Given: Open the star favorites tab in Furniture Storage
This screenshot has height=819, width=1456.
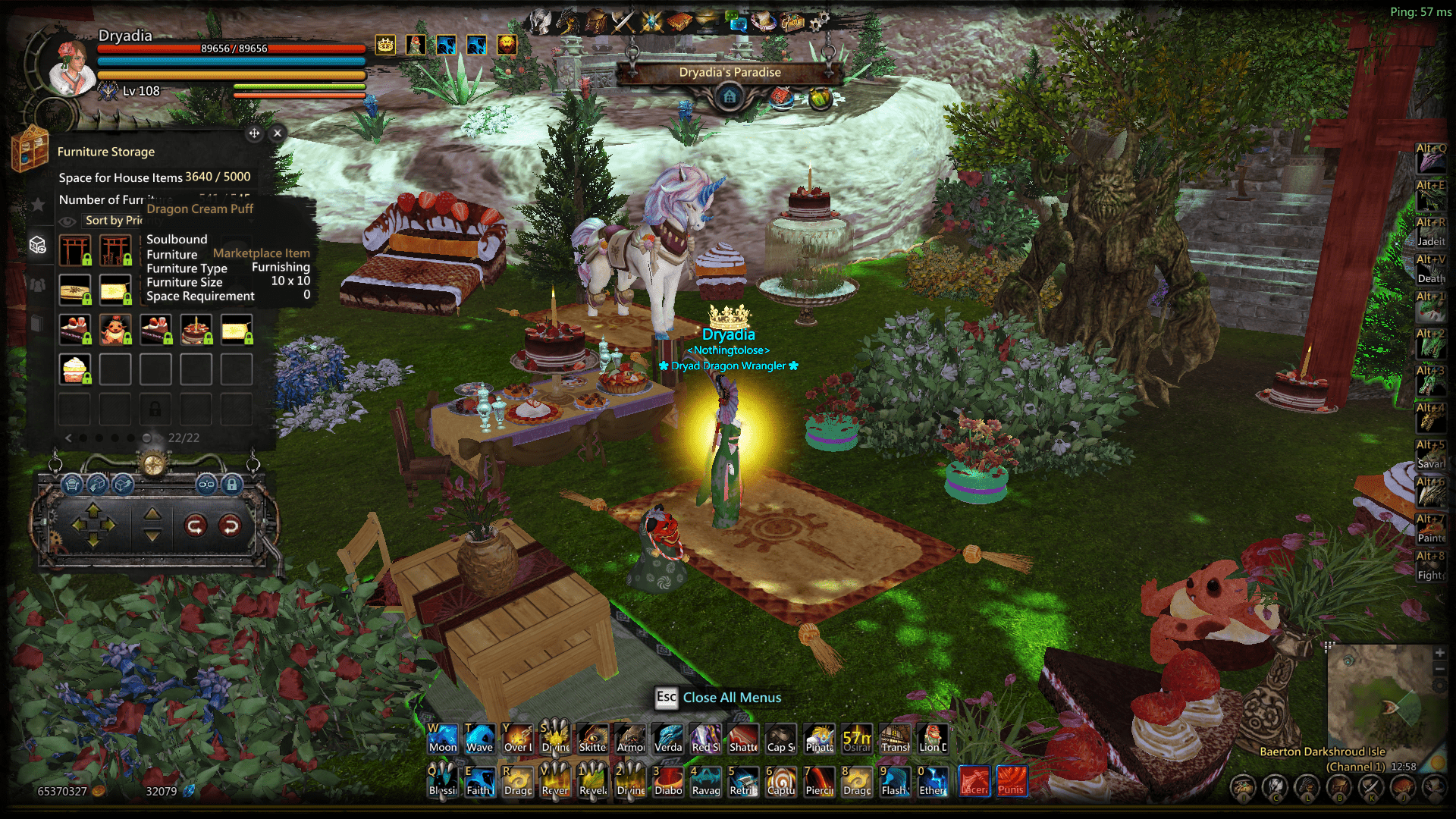Looking at the screenshot, I should (37, 204).
